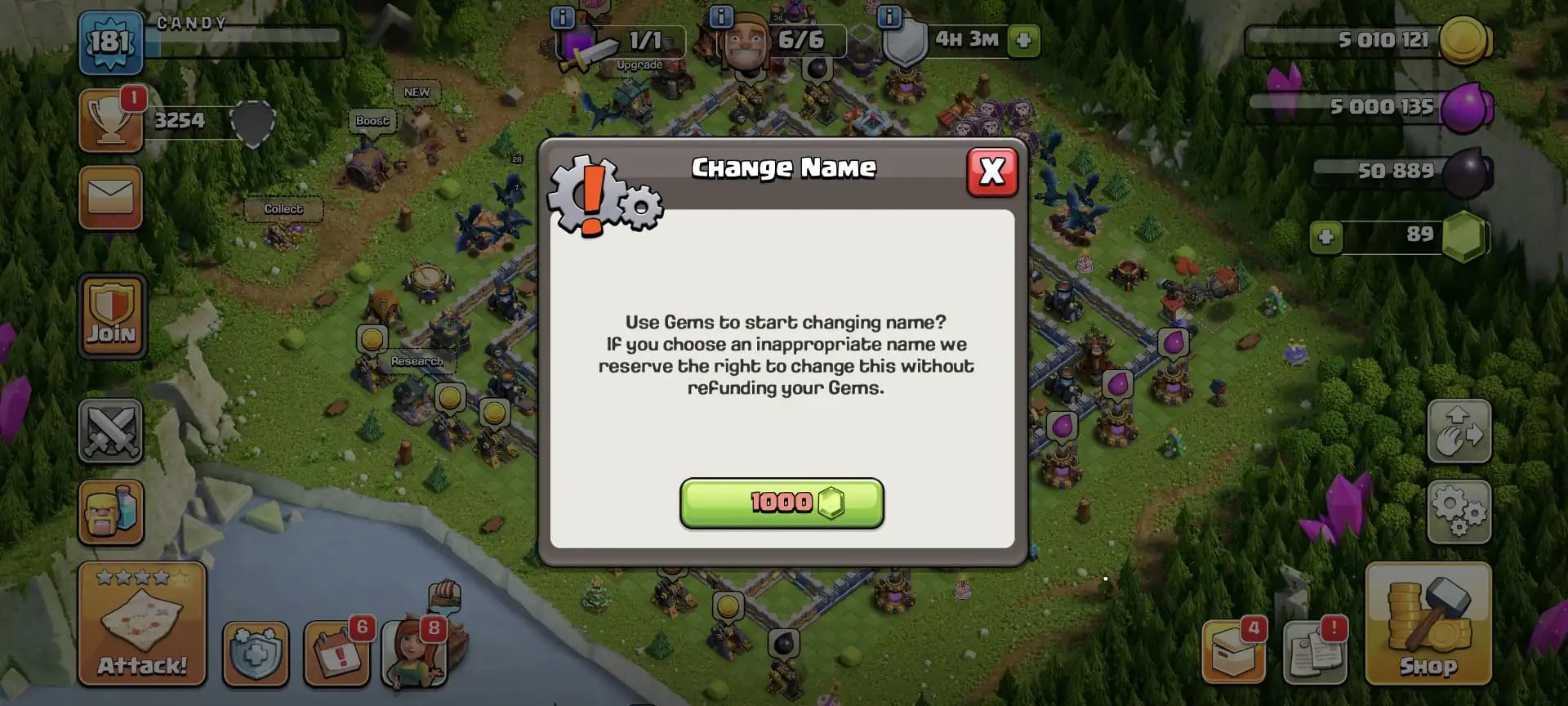Viewport: 1568px width, 706px height.
Task: Open the clan Join panel
Action: [111, 317]
